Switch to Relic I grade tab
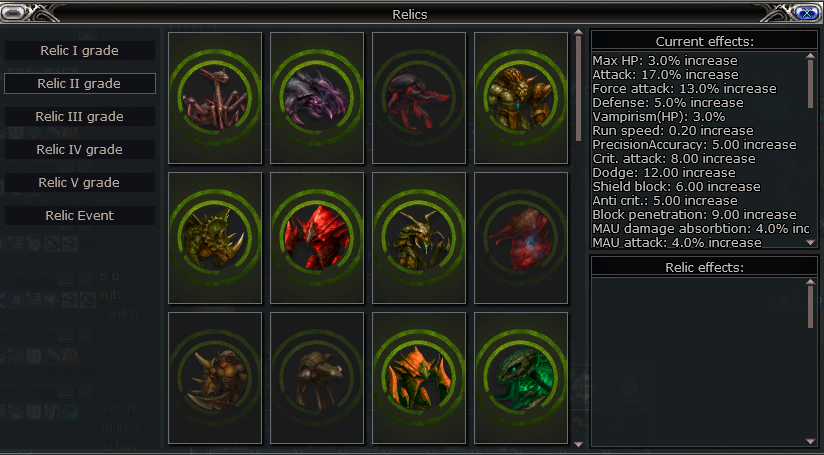The width and height of the screenshot is (824, 455). click(80, 50)
